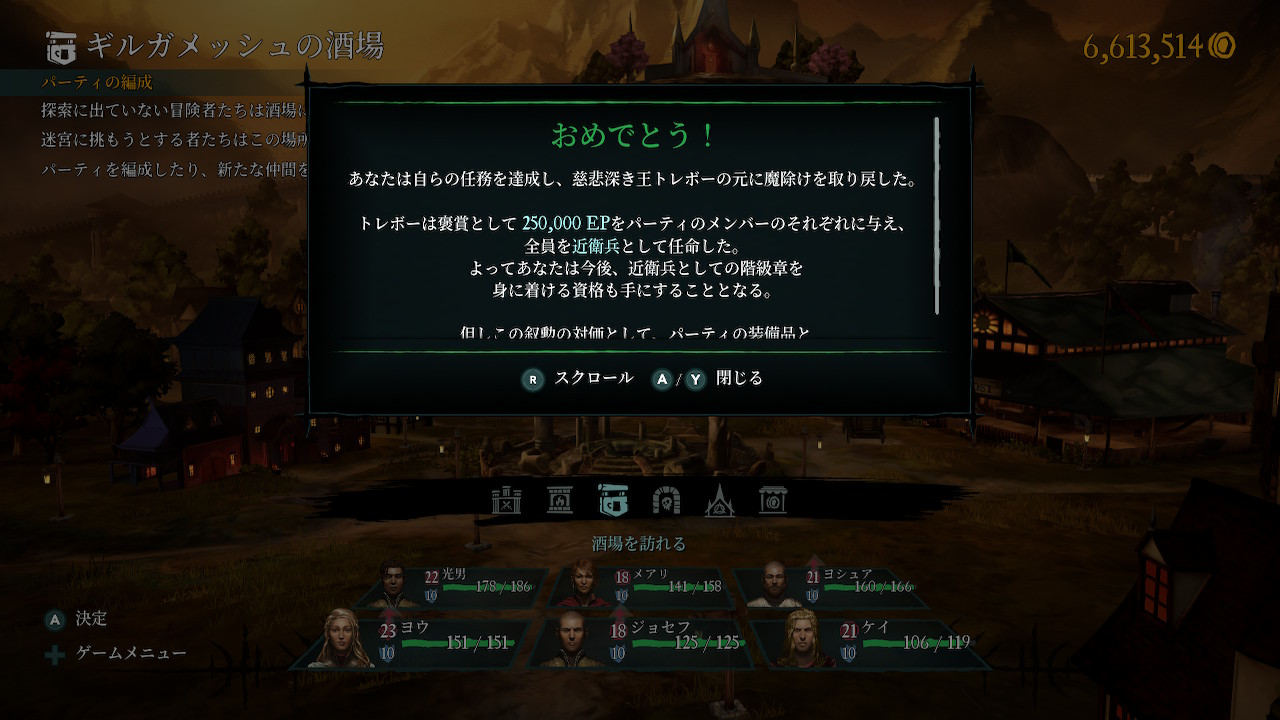The width and height of the screenshot is (1280, 720).
Task: Click ヨウ's level 10 shield badge
Action: [x=385, y=651]
